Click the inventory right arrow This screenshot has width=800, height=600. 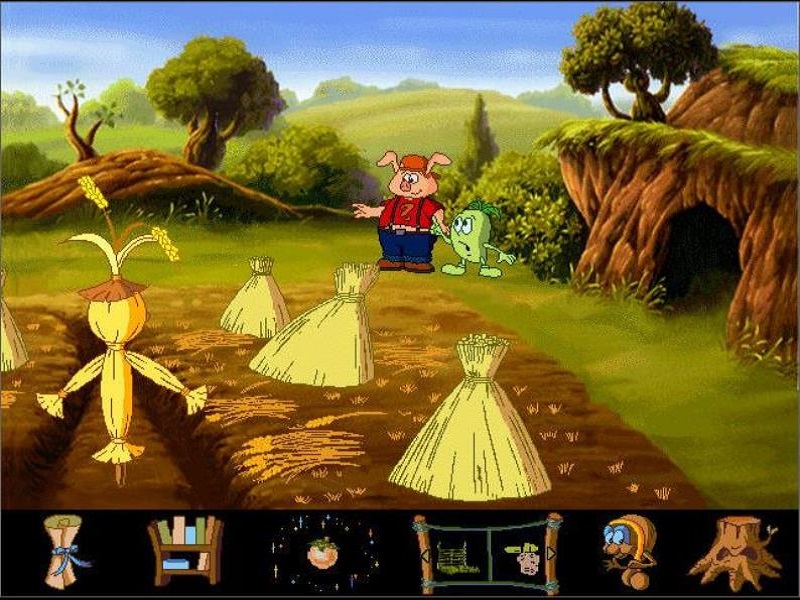coord(553,555)
